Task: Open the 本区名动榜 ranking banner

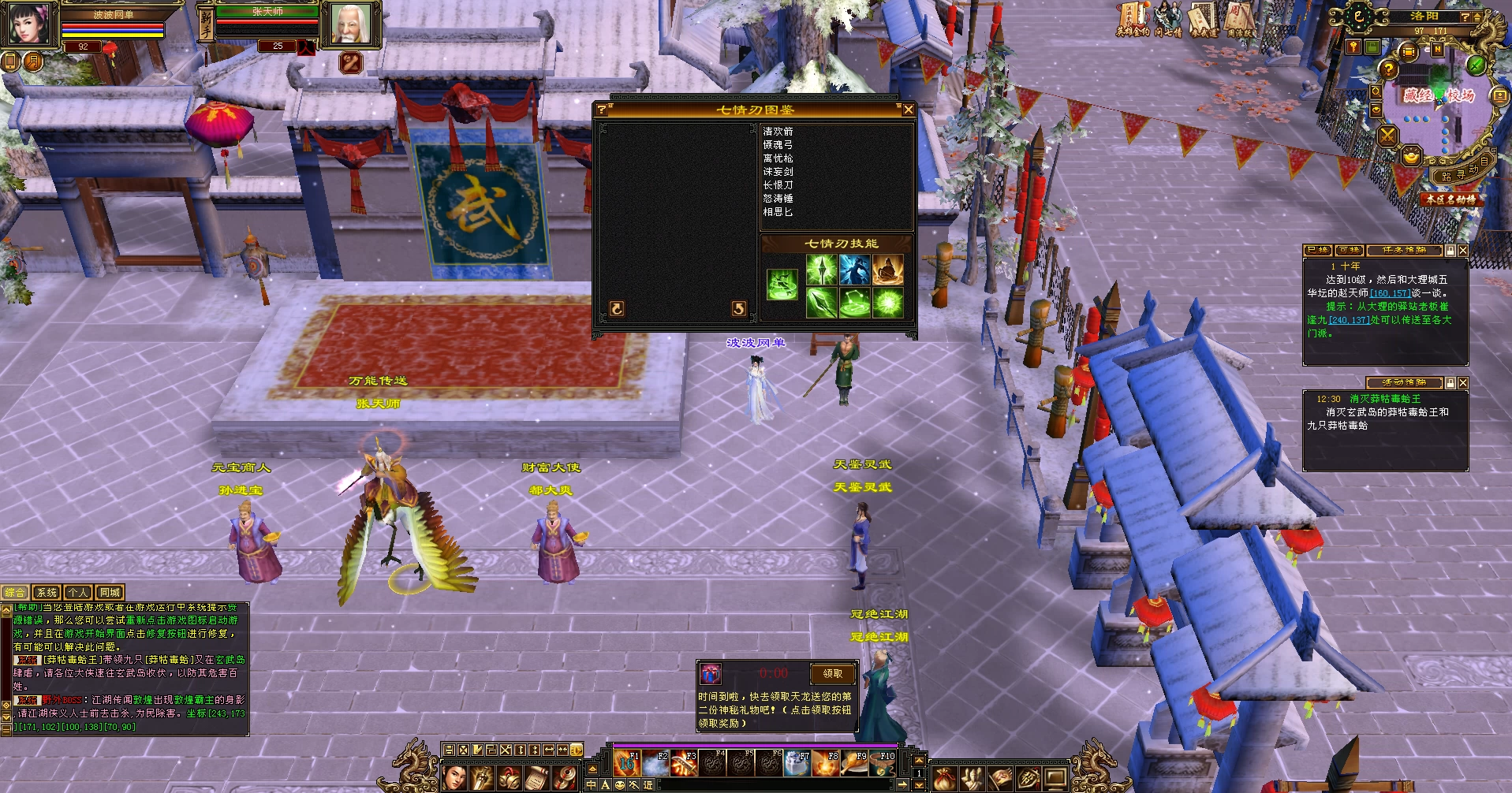Action: 1450,199
